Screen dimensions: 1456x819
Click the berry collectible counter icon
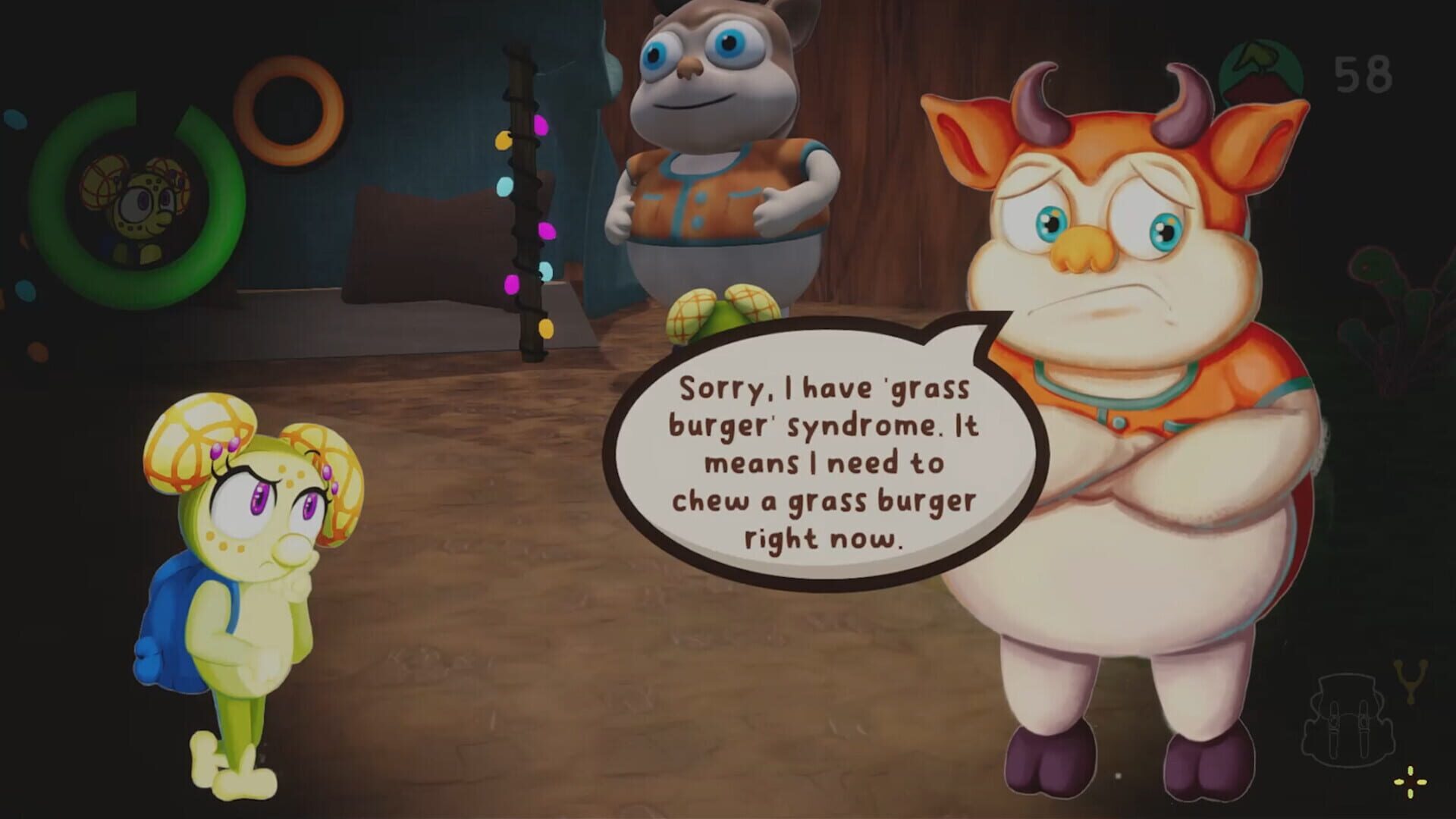pyautogui.click(x=1260, y=76)
